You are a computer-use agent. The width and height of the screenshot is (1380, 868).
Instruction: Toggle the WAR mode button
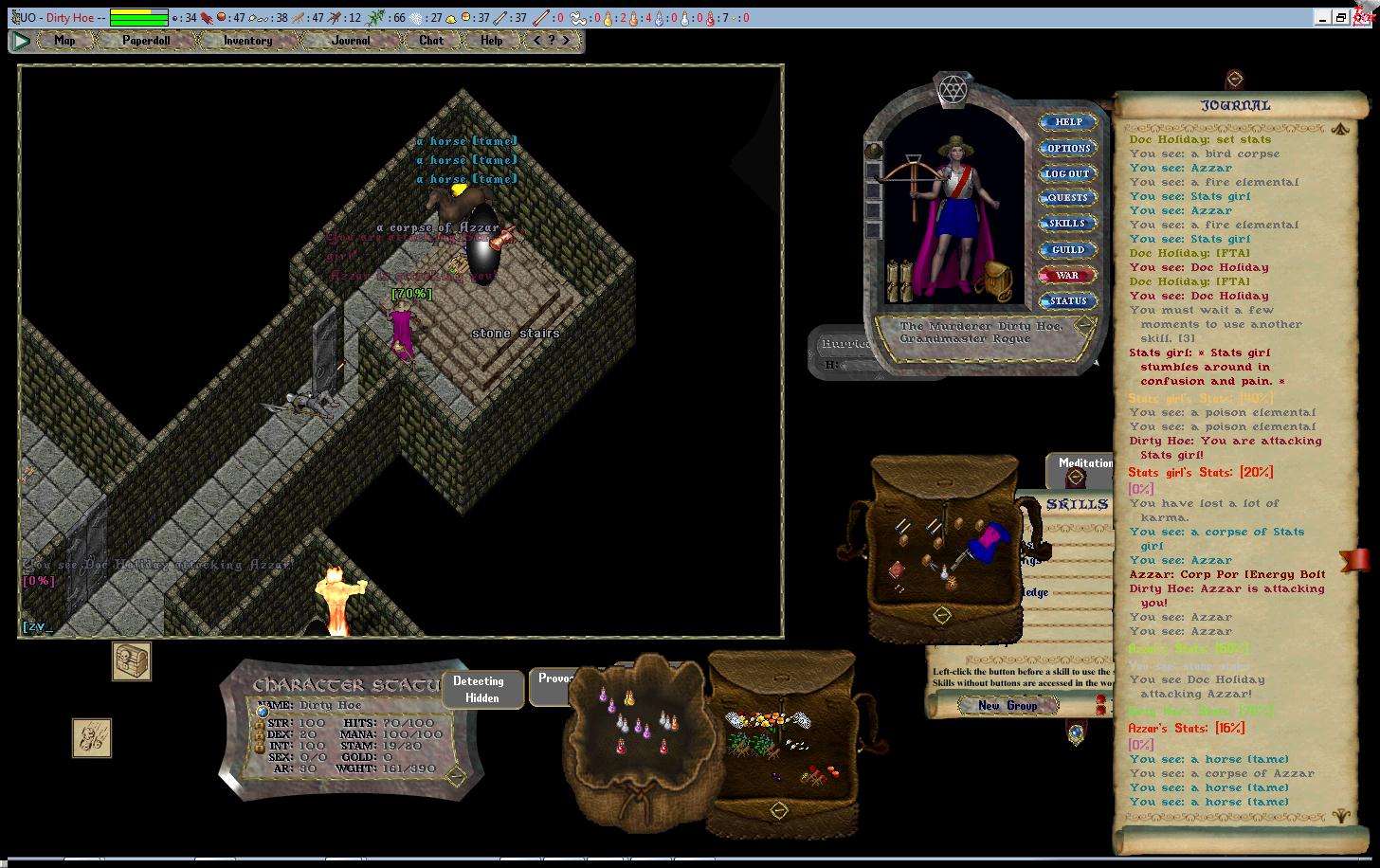1068,276
